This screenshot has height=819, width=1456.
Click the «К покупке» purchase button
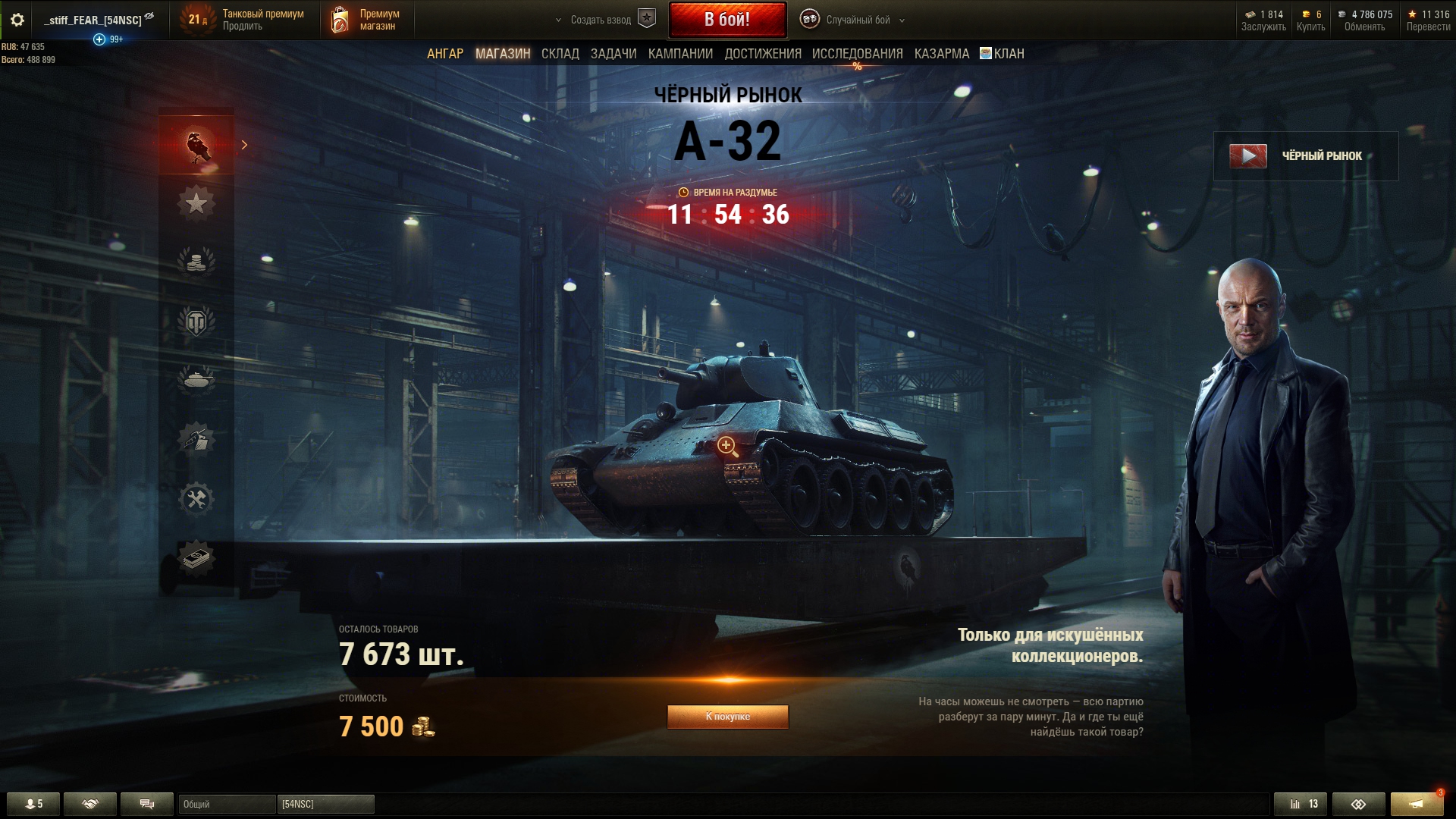tap(727, 717)
